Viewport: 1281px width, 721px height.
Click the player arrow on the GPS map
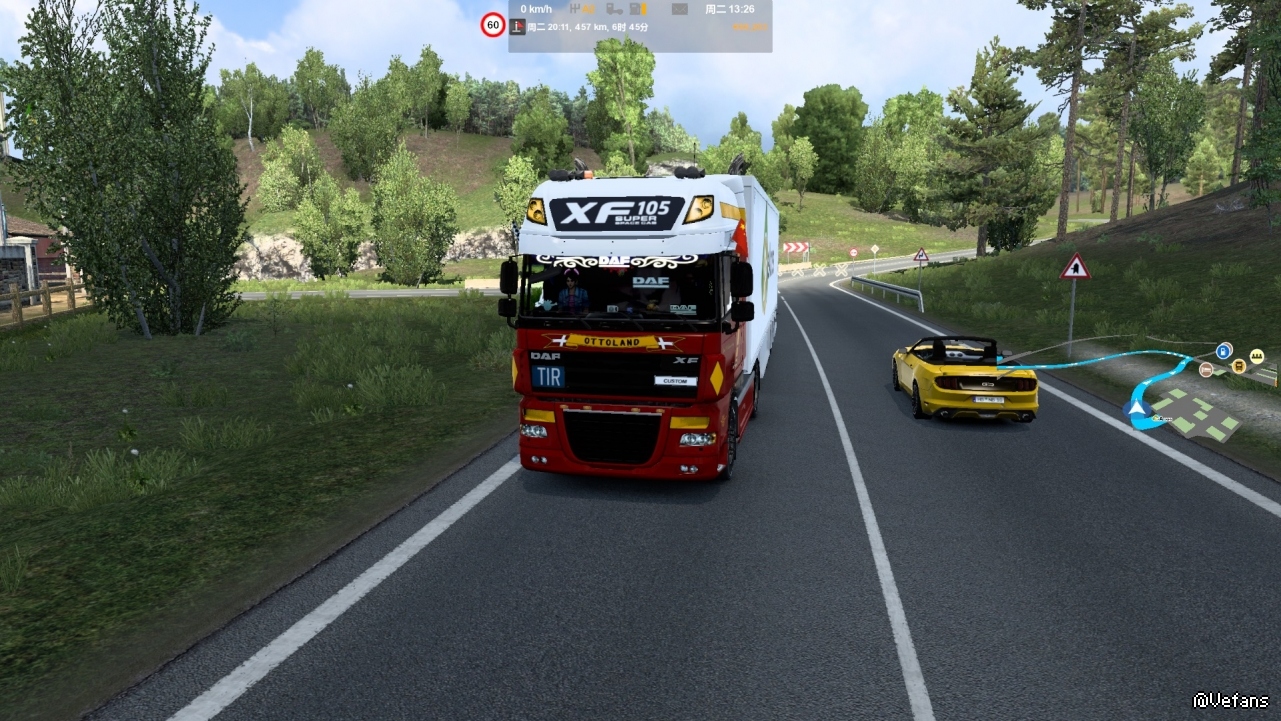click(1135, 407)
